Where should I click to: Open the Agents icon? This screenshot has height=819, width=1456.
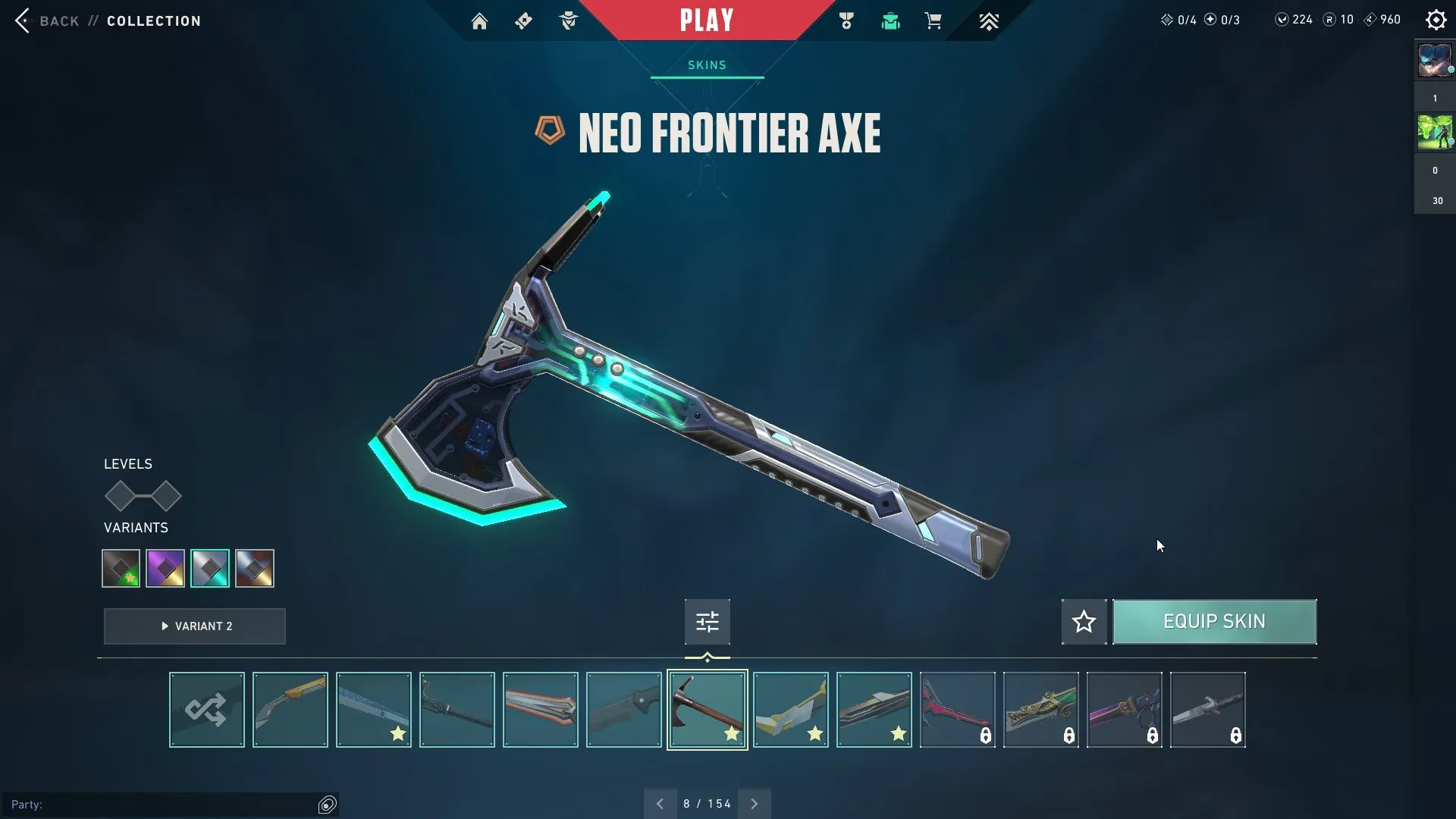click(x=568, y=20)
